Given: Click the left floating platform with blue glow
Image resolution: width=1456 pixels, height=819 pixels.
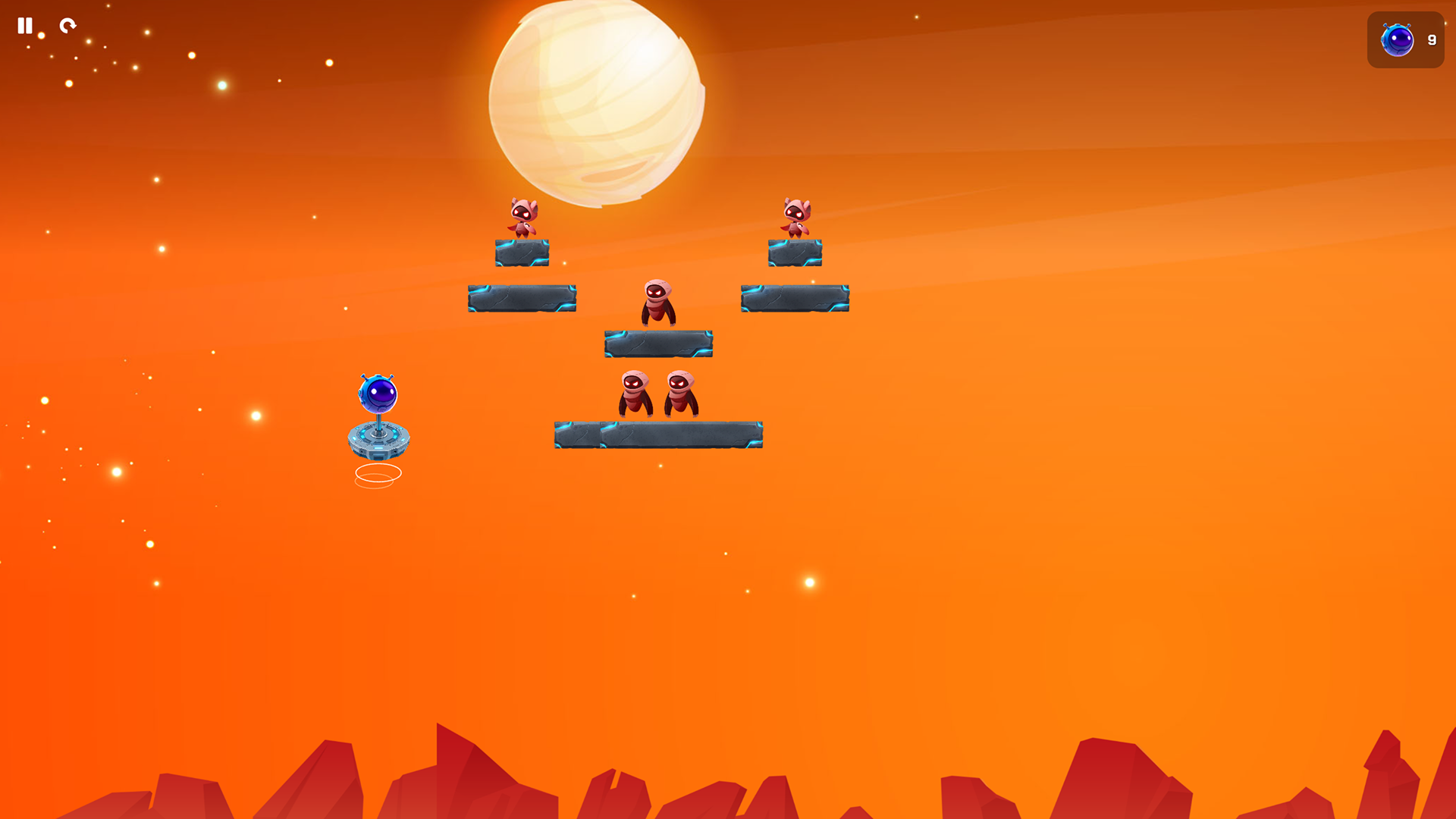Looking at the screenshot, I should click(522, 299).
